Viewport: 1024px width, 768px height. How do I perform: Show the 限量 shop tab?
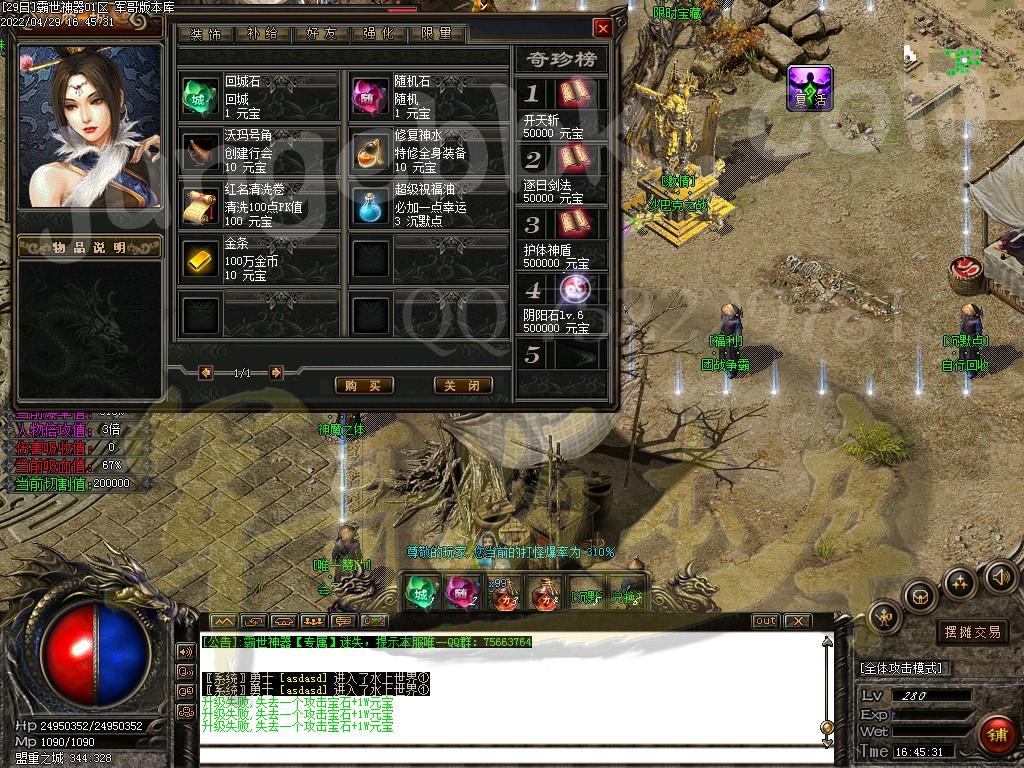437,34
